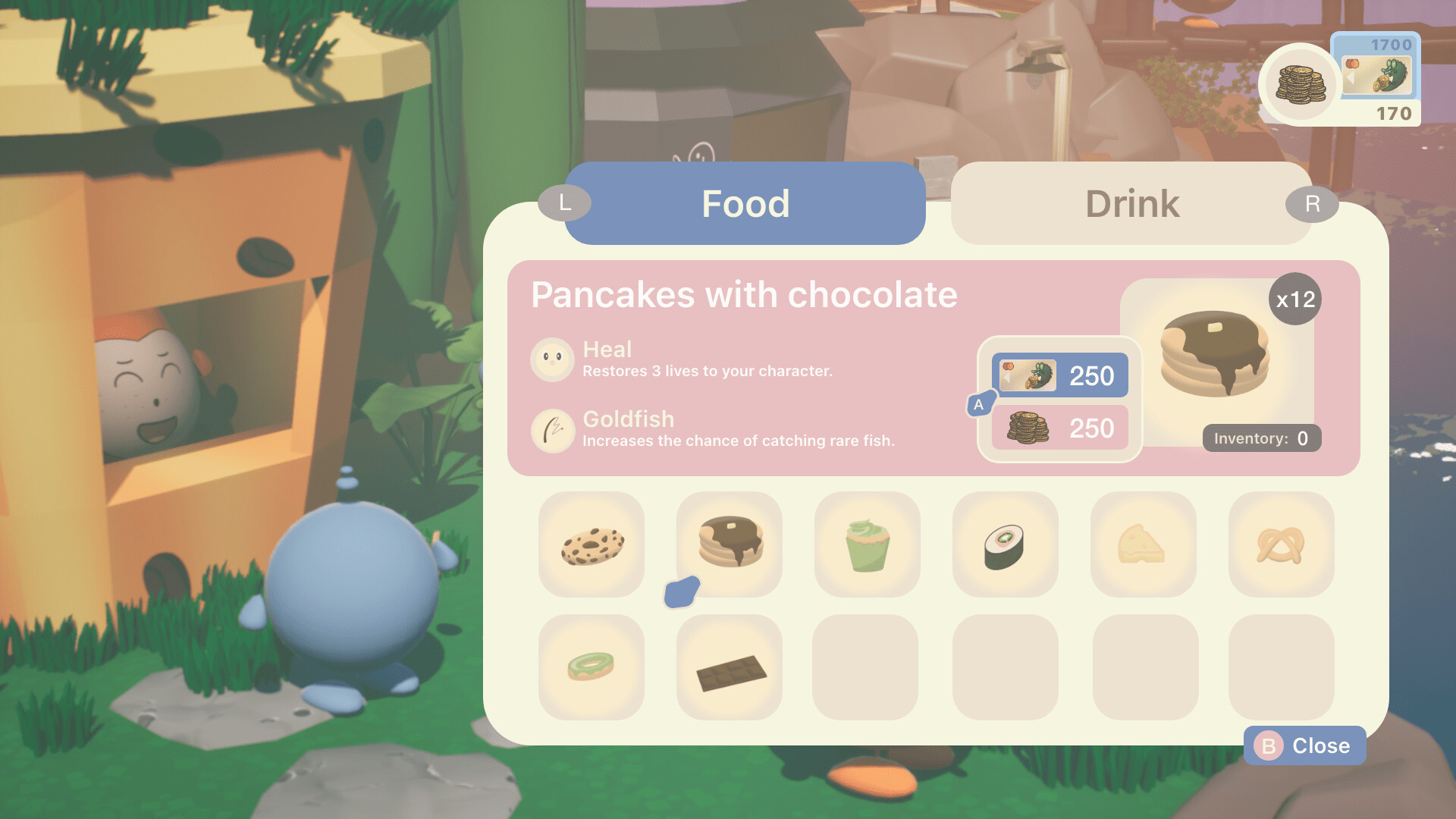Screen dimensions: 1456x819
Task: Select the pretzel item
Action: [x=1282, y=544]
